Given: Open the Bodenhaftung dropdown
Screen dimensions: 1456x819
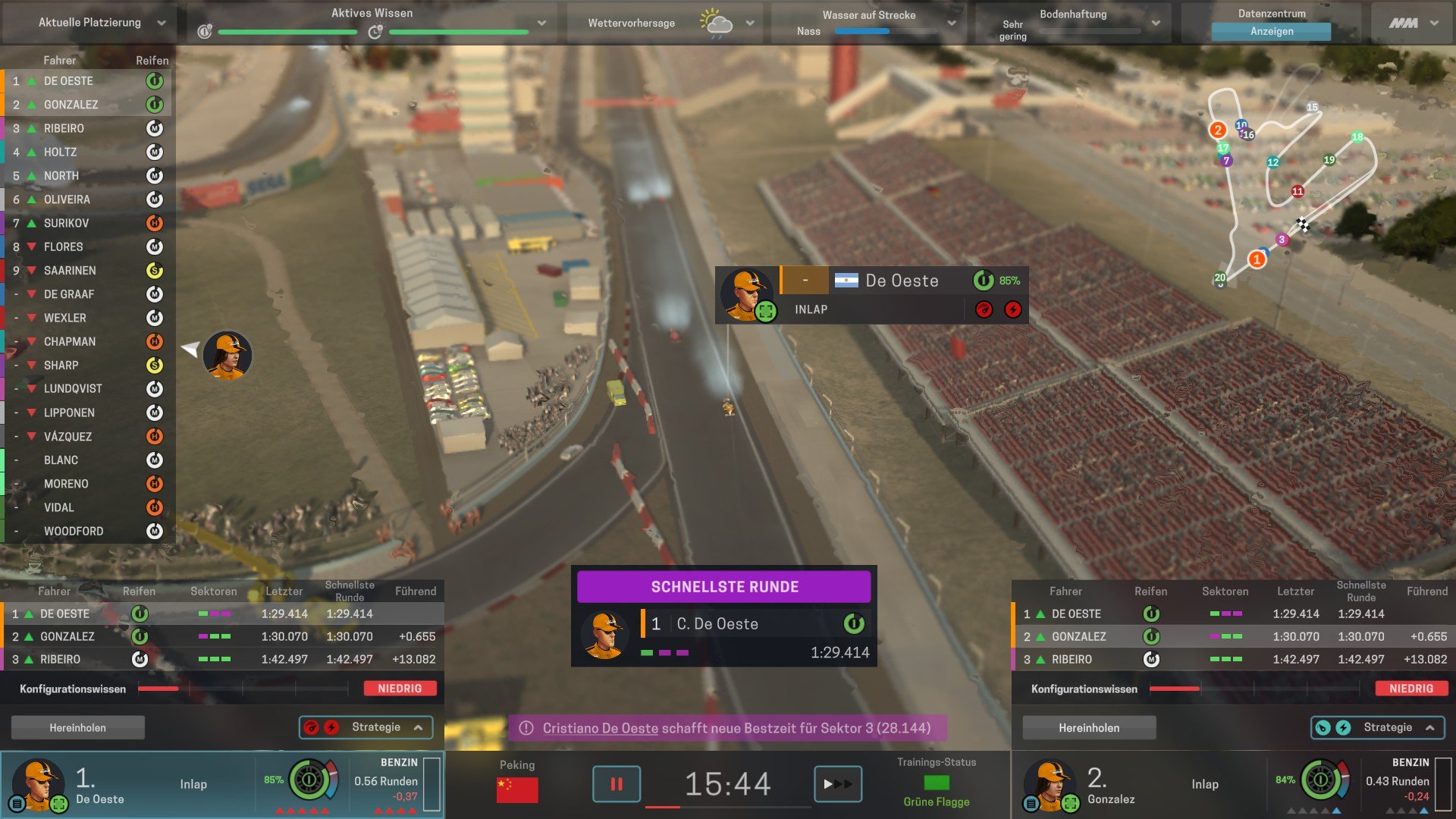Looking at the screenshot, I should (x=1155, y=23).
